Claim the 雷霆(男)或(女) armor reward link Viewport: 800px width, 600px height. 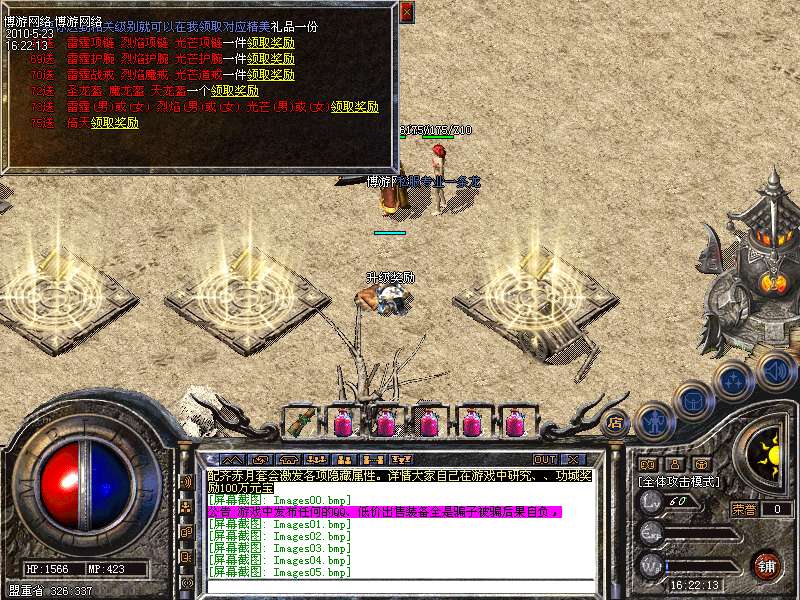tap(355, 106)
